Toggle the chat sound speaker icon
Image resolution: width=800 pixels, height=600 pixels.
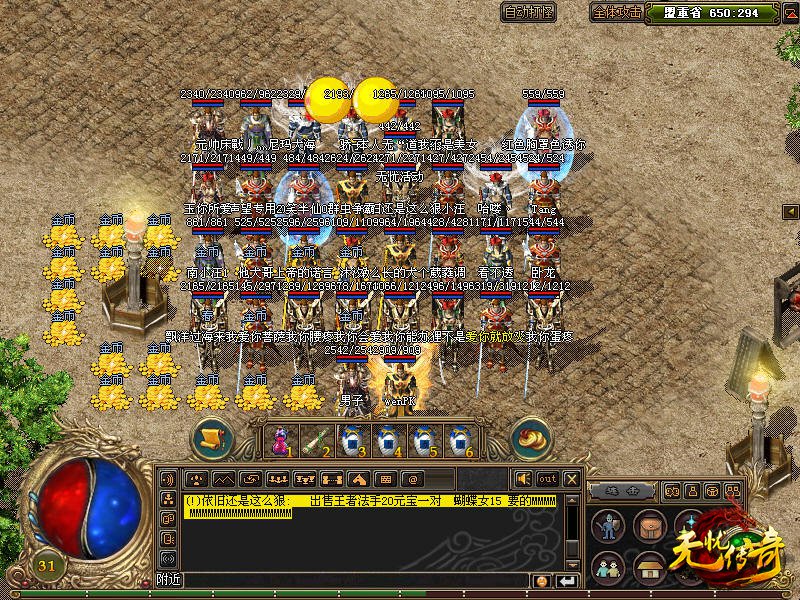[x=524, y=479]
